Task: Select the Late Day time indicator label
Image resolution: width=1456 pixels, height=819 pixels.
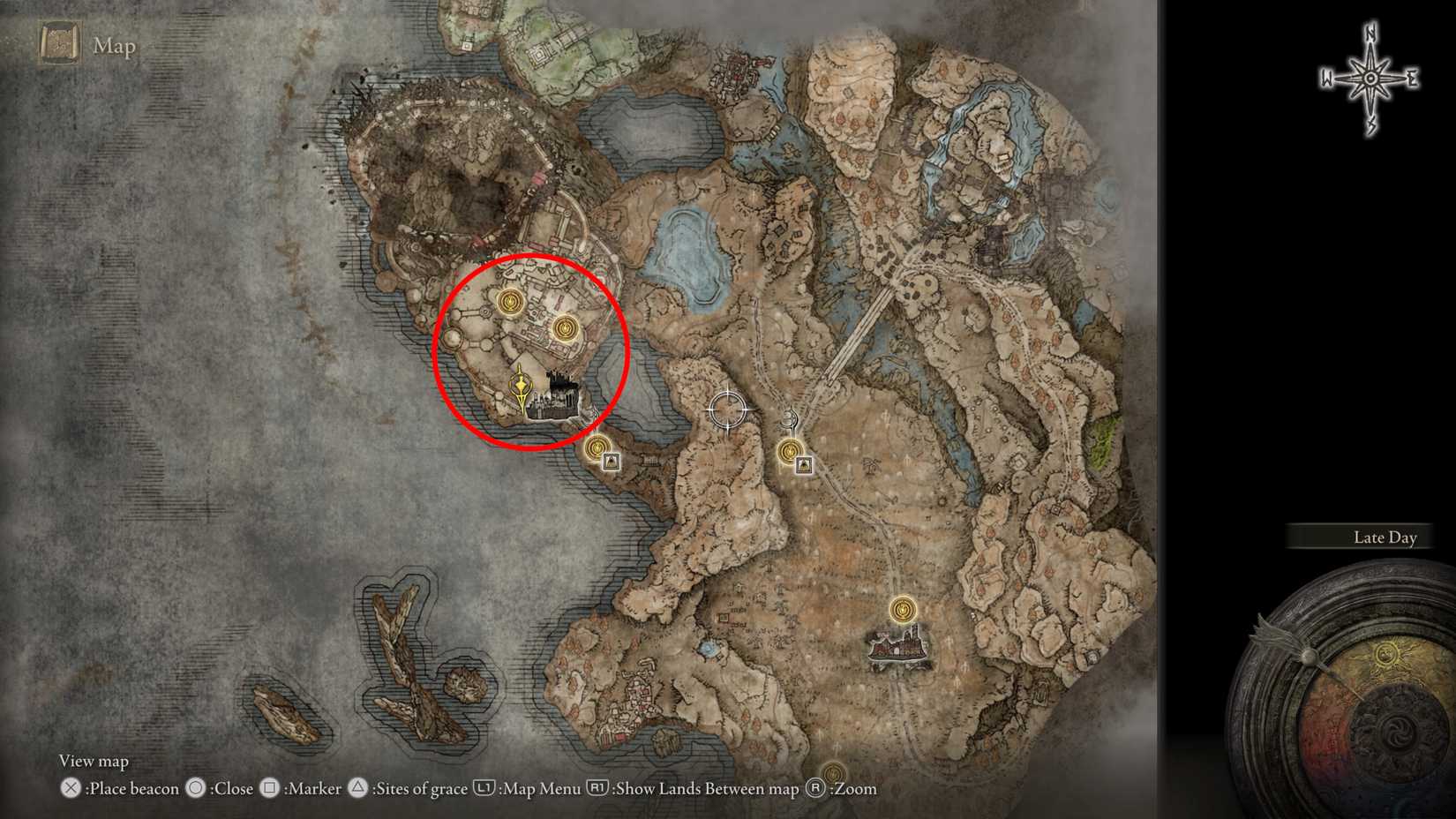Action: point(1385,537)
